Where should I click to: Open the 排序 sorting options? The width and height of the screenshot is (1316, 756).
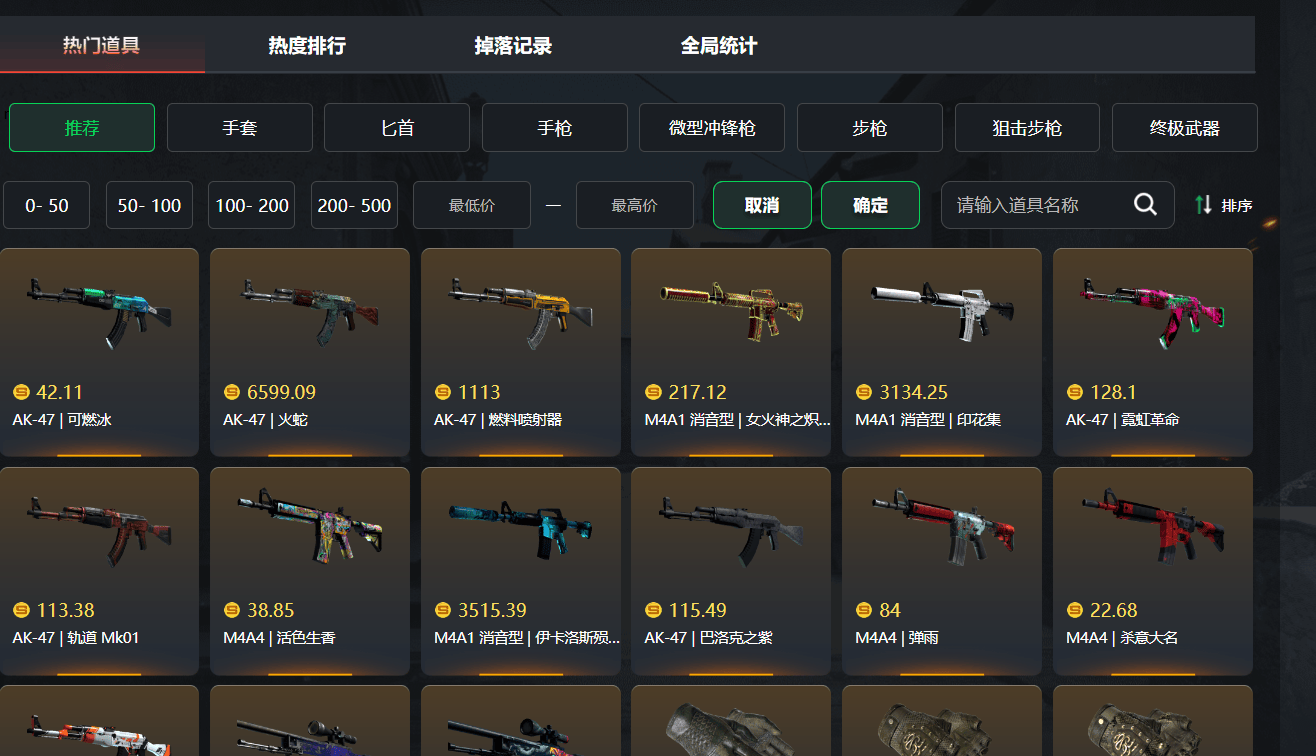pyautogui.click(x=1237, y=204)
